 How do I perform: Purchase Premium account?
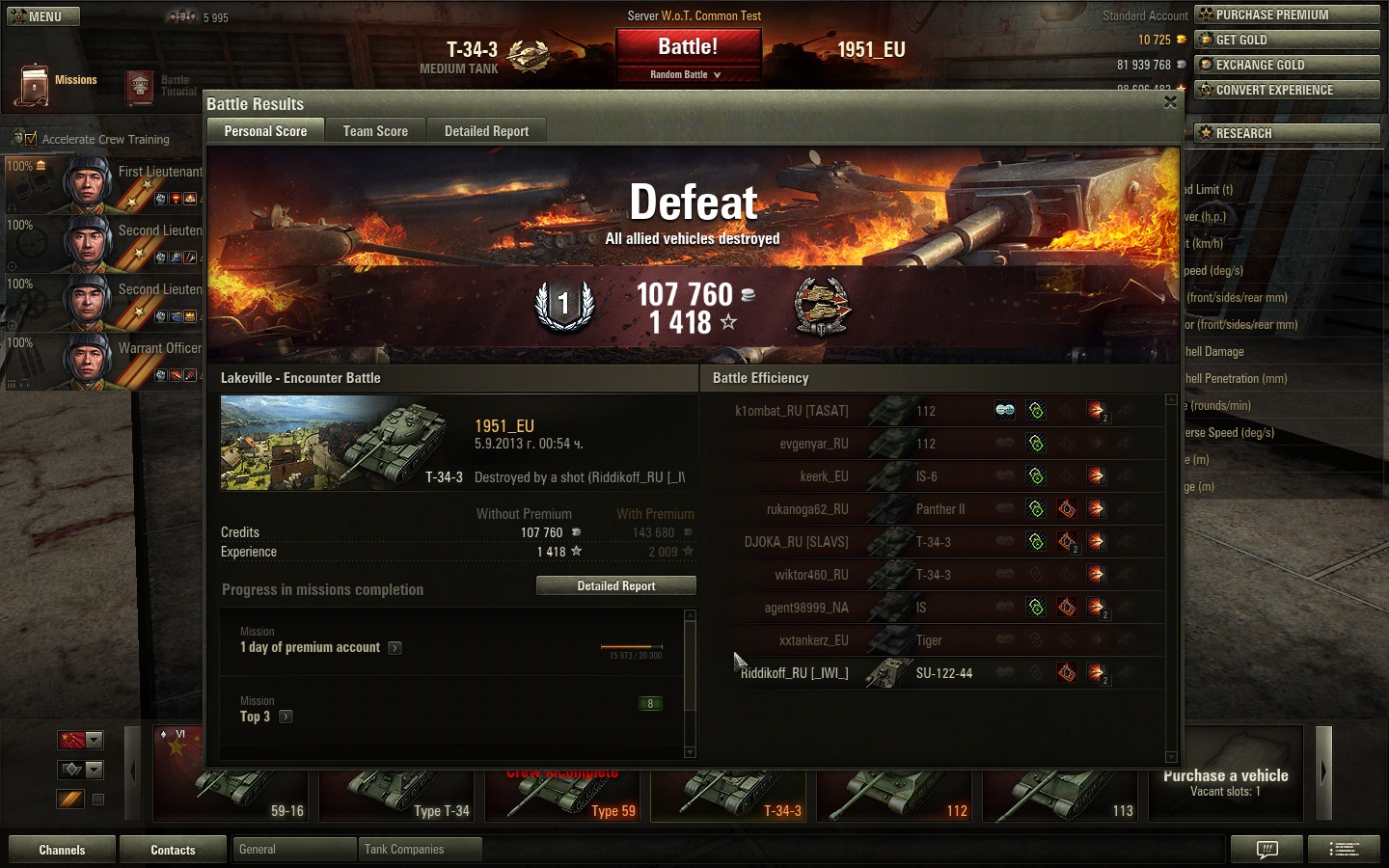[x=1287, y=14]
